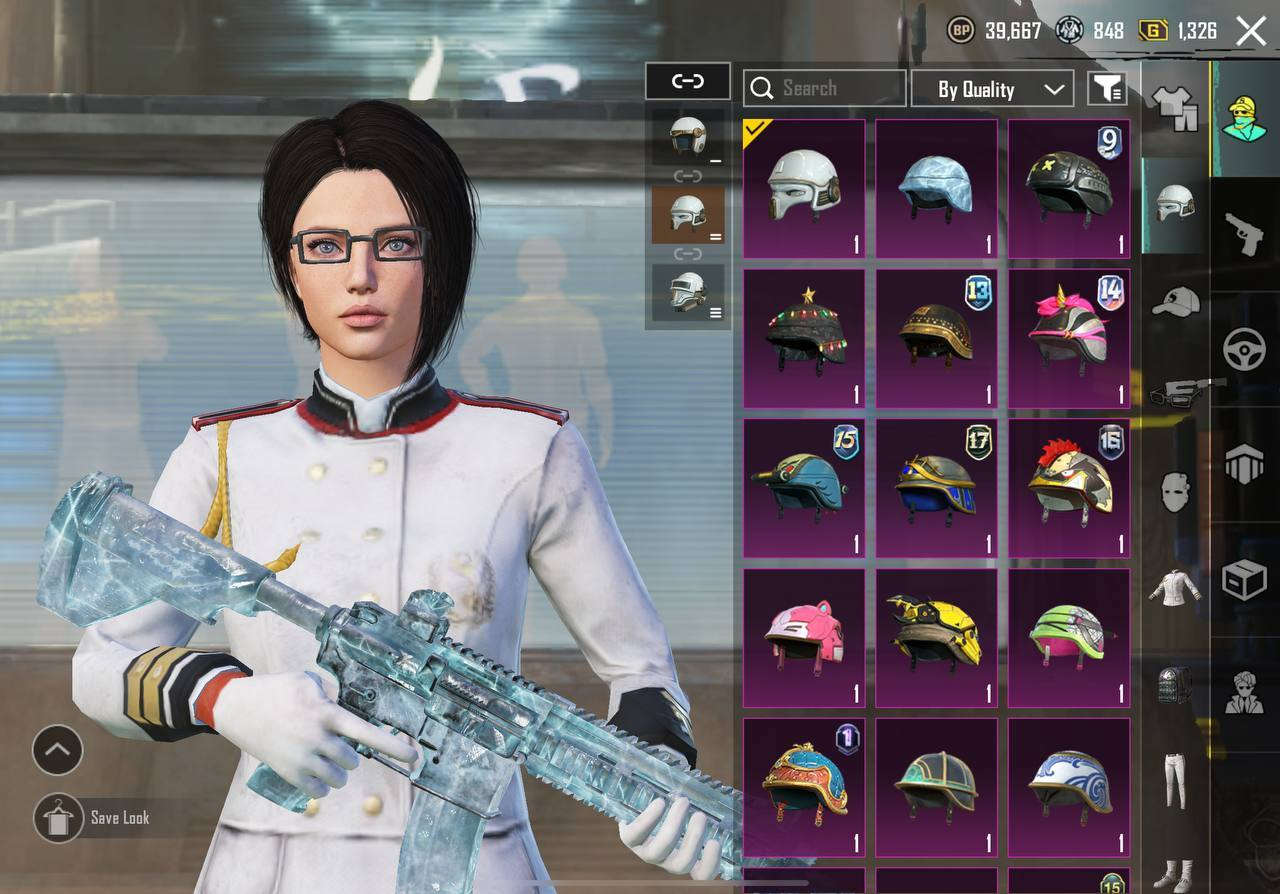
Task: Open the vehicle steering wheel category
Action: point(1244,350)
